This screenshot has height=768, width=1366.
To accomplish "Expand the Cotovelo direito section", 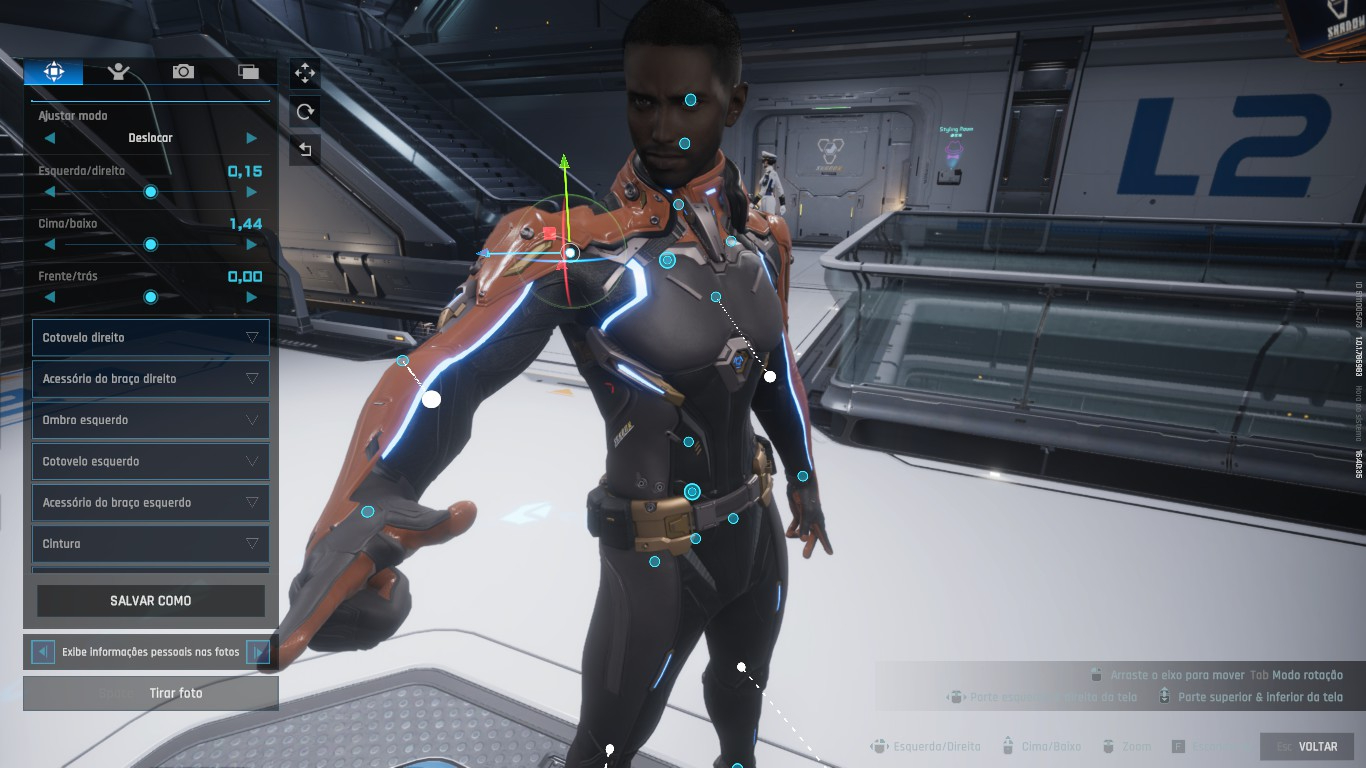I will 150,338.
